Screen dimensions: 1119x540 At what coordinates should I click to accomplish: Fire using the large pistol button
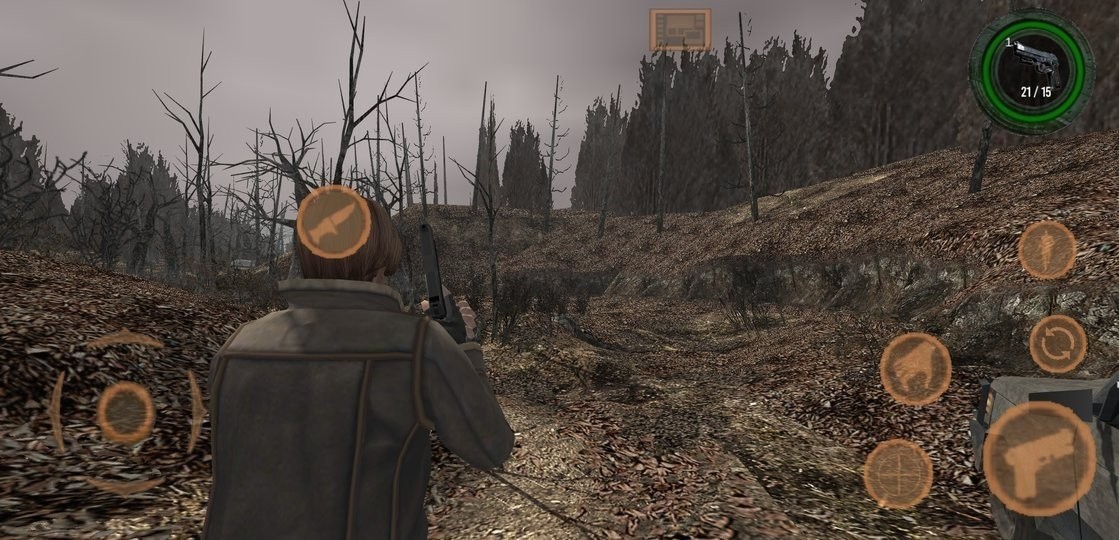[1039, 459]
